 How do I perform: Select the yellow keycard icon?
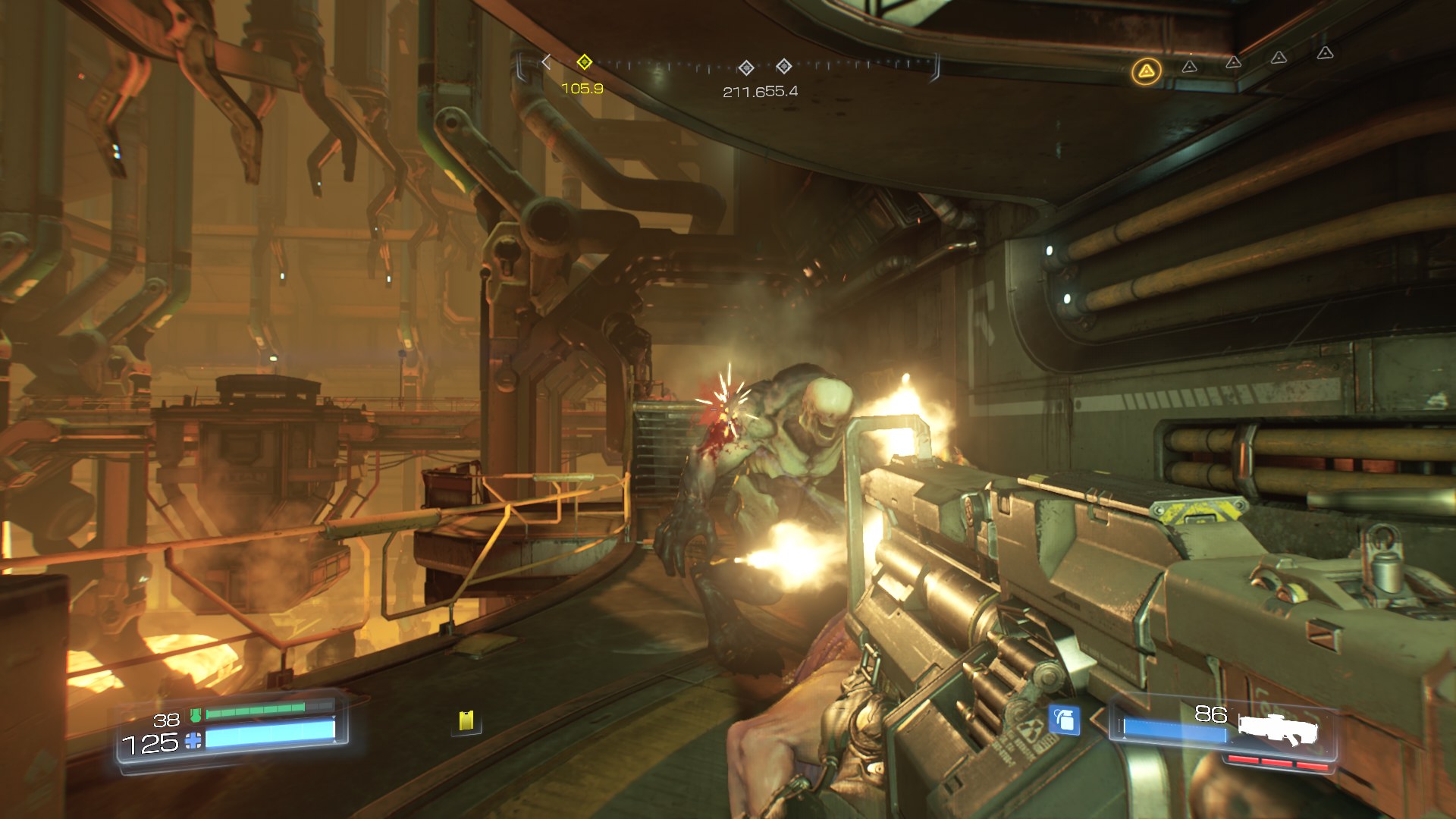tap(466, 720)
